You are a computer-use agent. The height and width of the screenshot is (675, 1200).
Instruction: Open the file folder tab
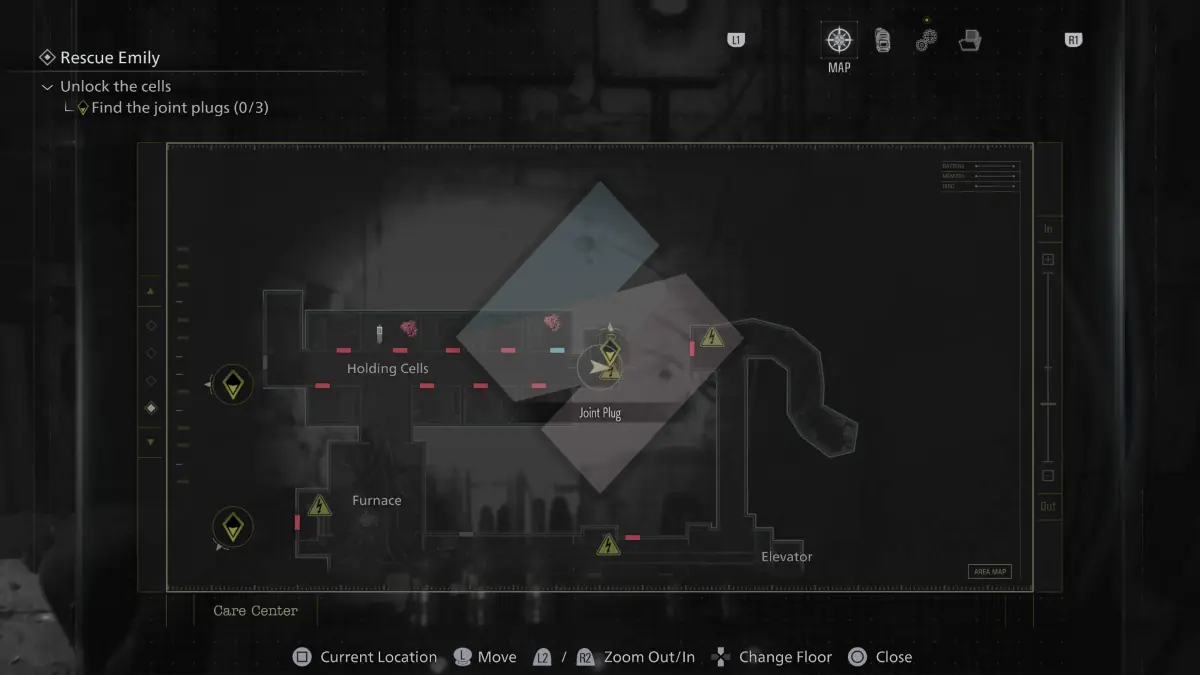coord(969,41)
